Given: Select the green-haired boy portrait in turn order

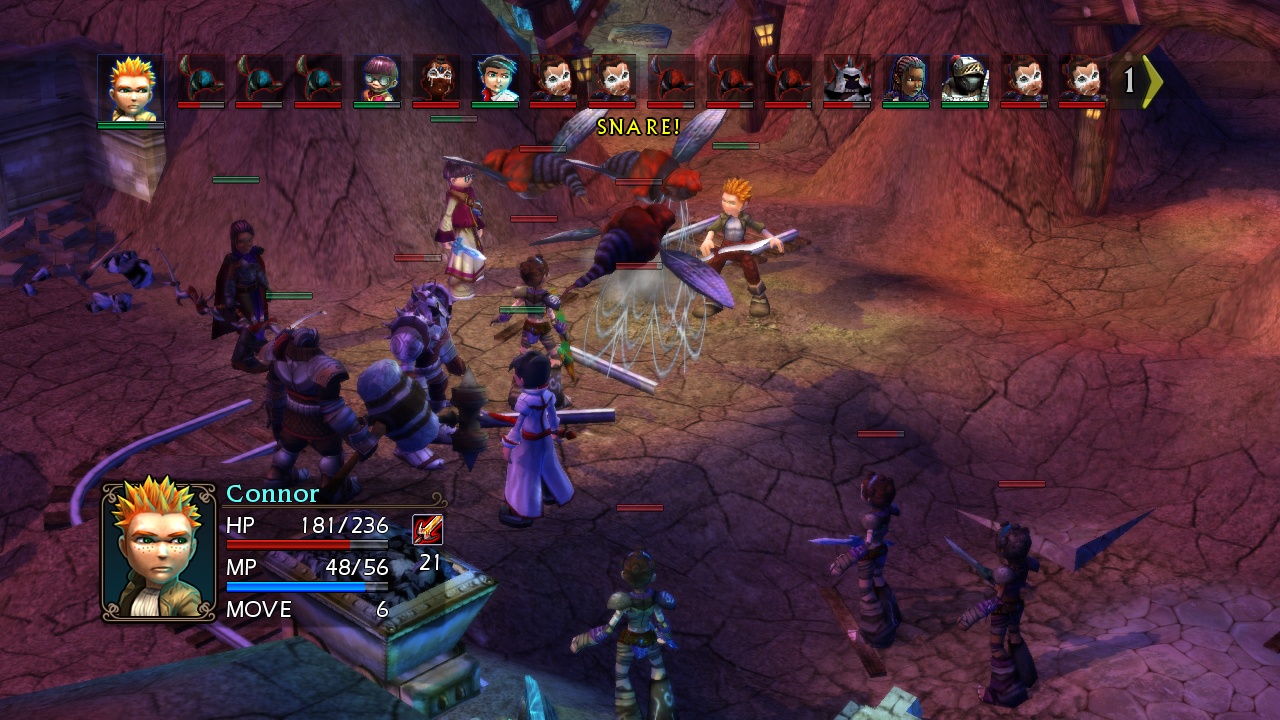Looking at the screenshot, I should 496,80.
